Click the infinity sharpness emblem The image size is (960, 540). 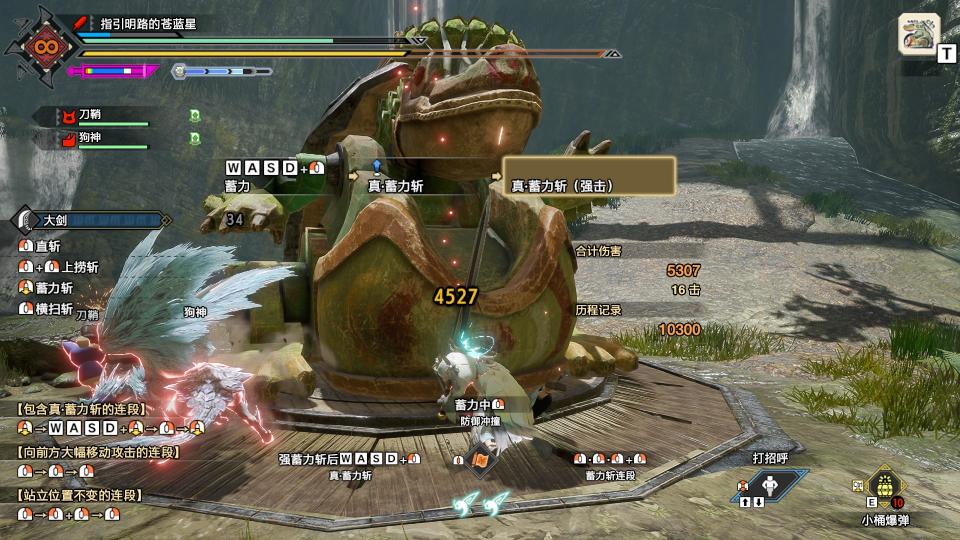(42, 47)
